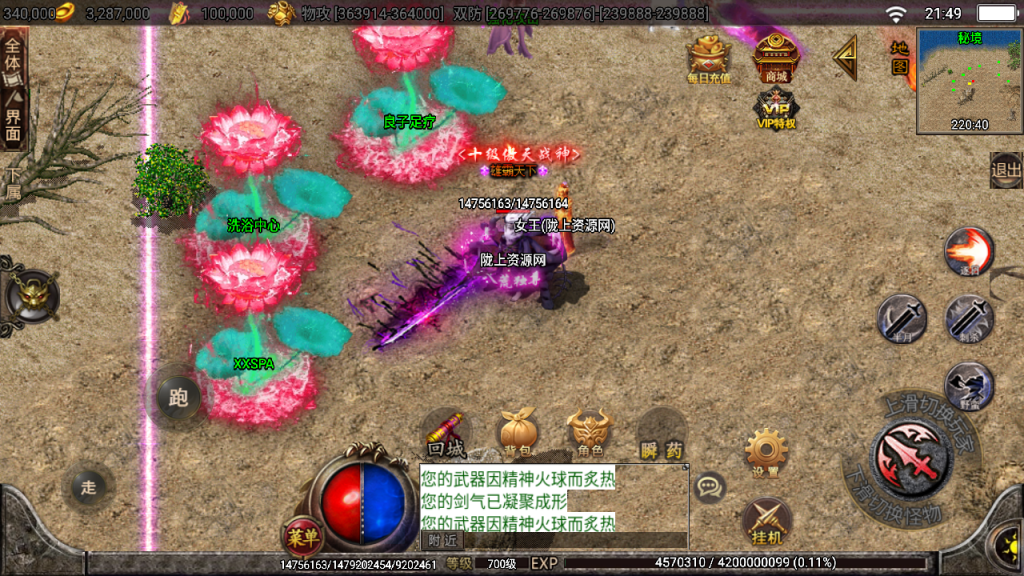Open the chat bubble button
The height and width of the screenshot is (576, 1024).
point(710,487)
